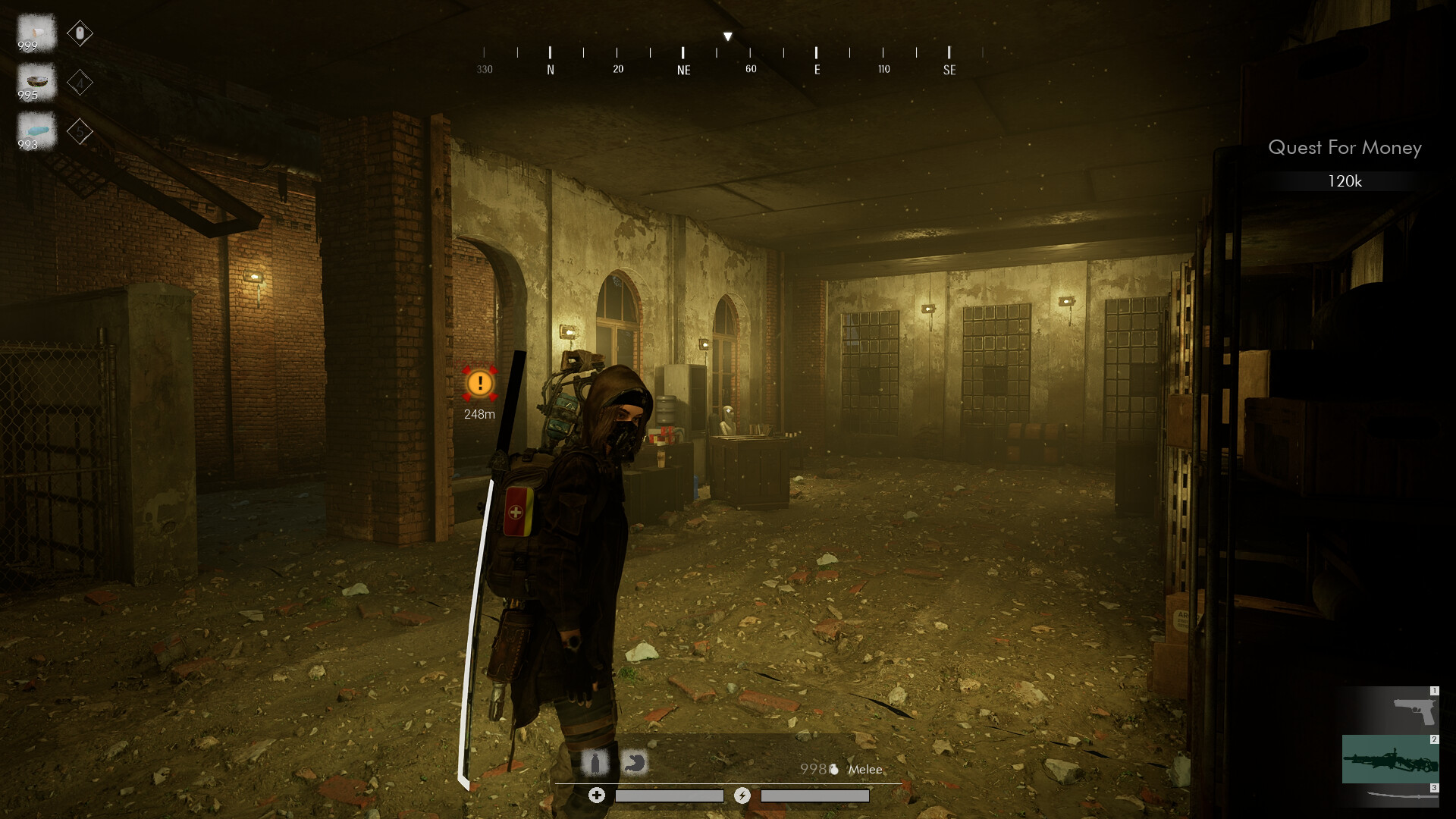
Task: Click the hunger stomach HUD icon
Action: [635, 763]
